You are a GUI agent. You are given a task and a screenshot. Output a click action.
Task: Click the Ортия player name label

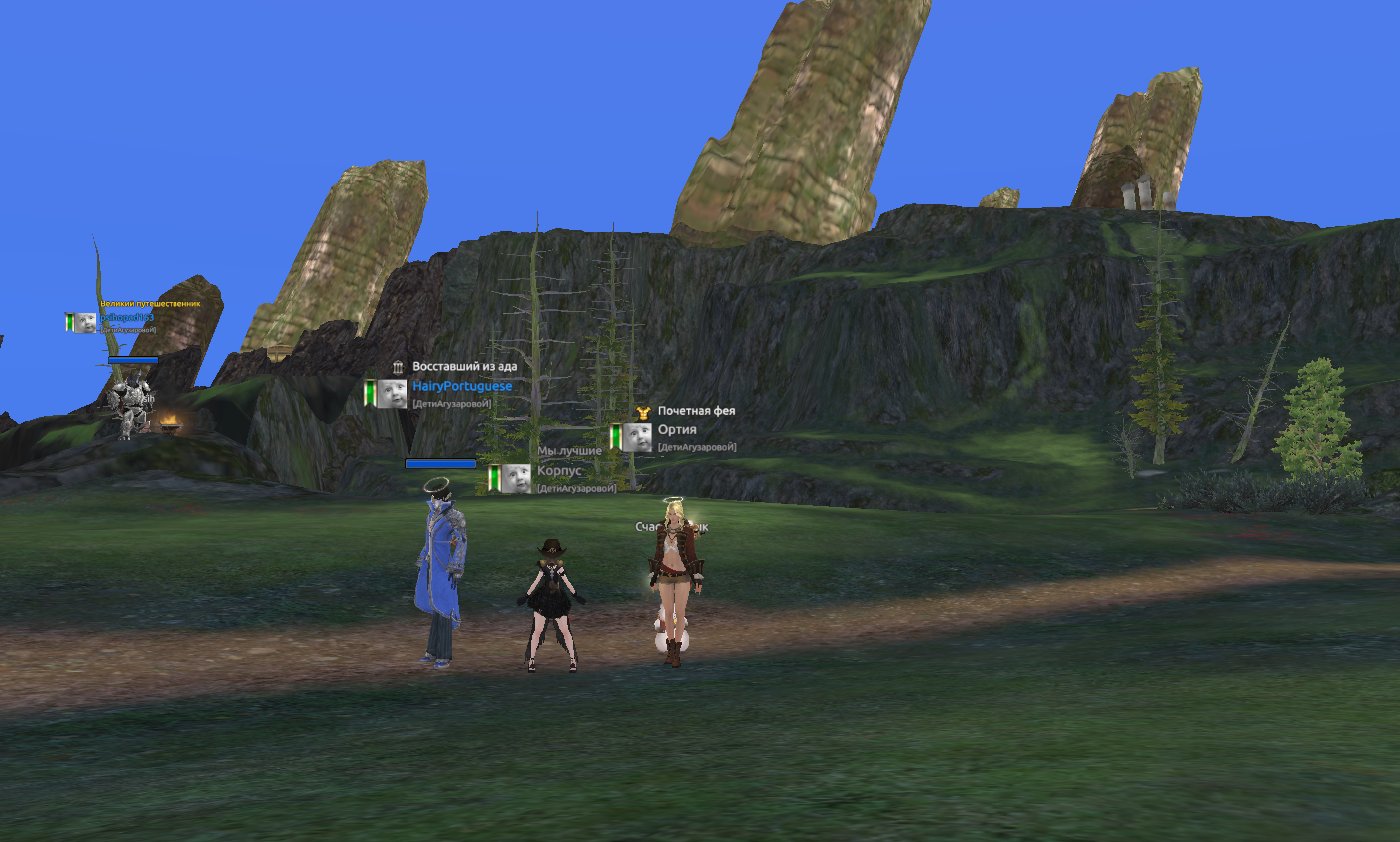click(677, 430)
